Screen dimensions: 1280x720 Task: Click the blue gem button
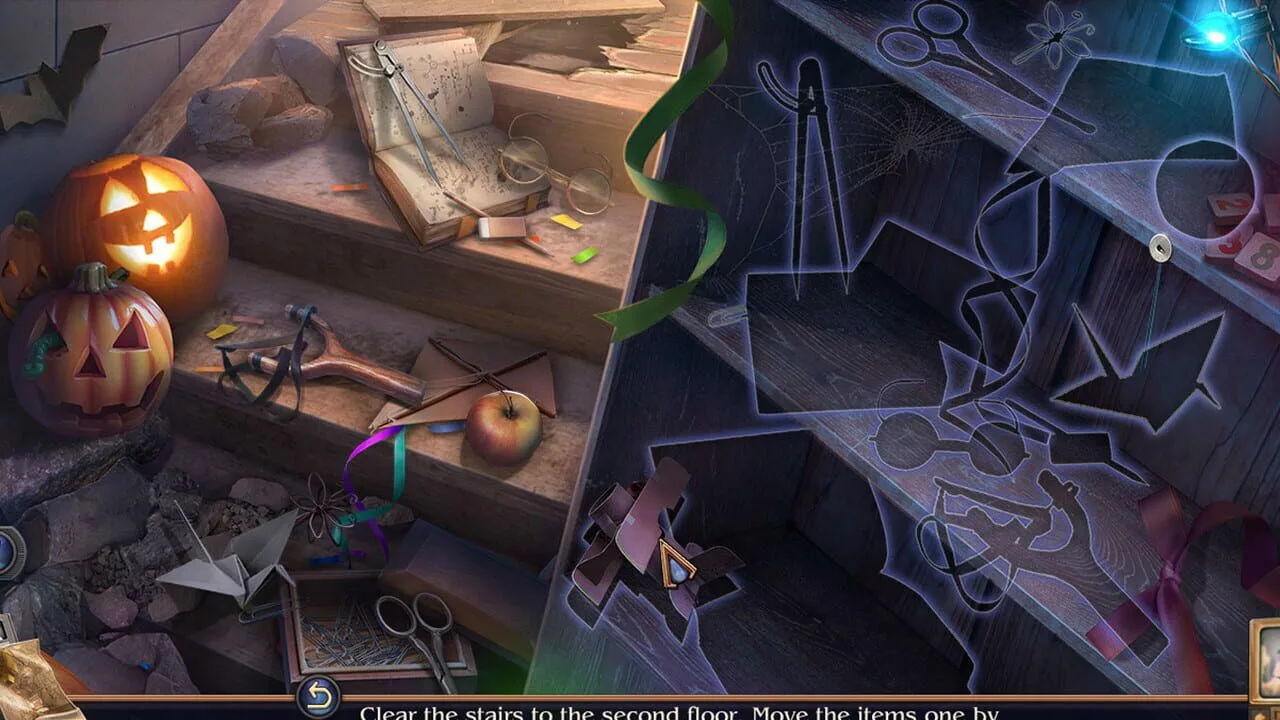[x=8, y=551]
